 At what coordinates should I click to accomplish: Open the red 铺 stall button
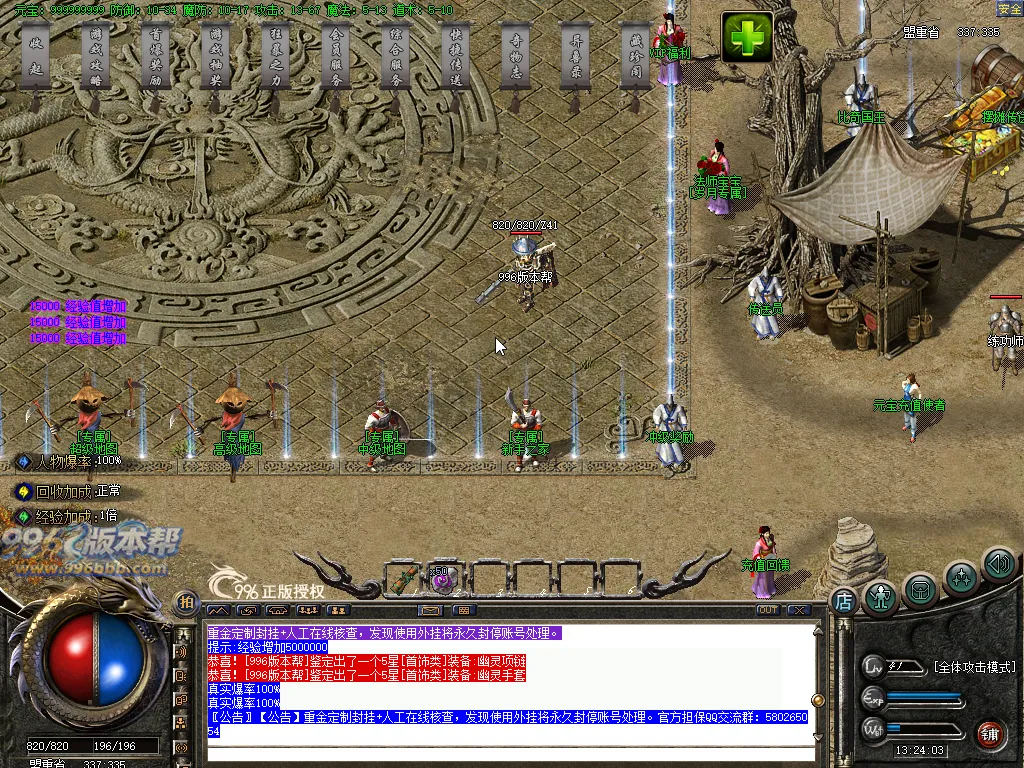(990, 733)
